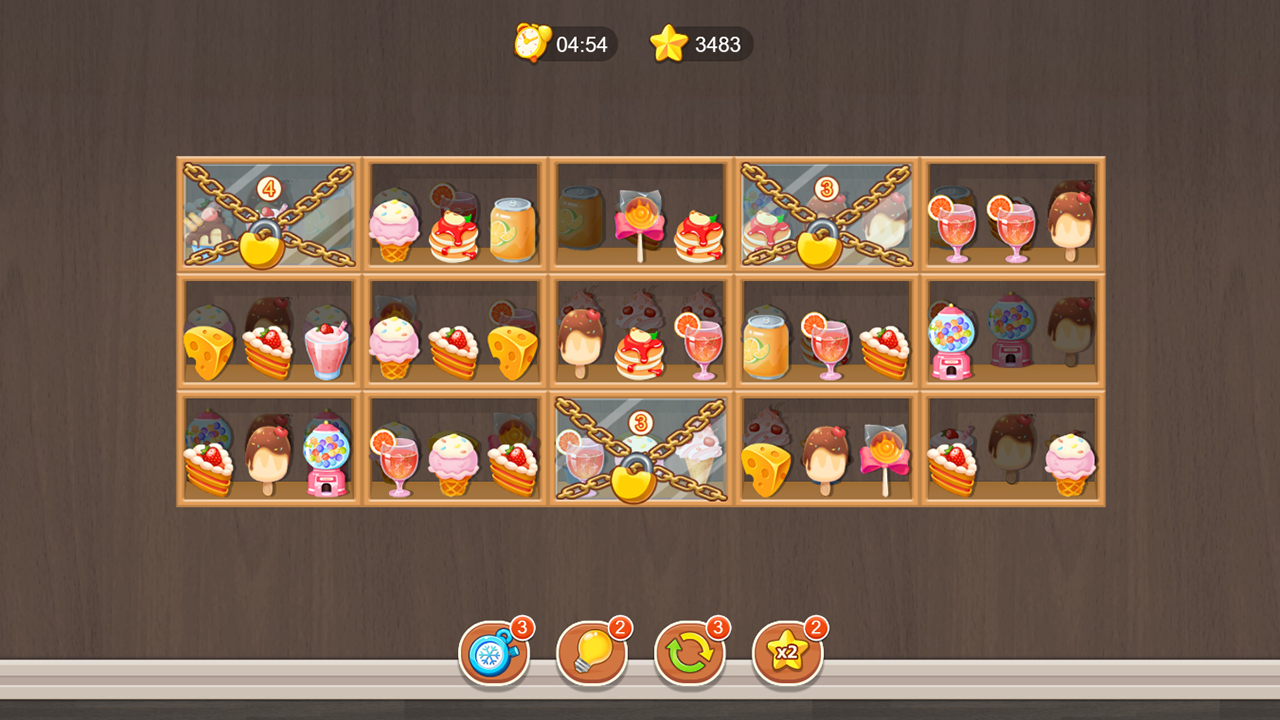Tap the green shuffle booster

point(688,652)
